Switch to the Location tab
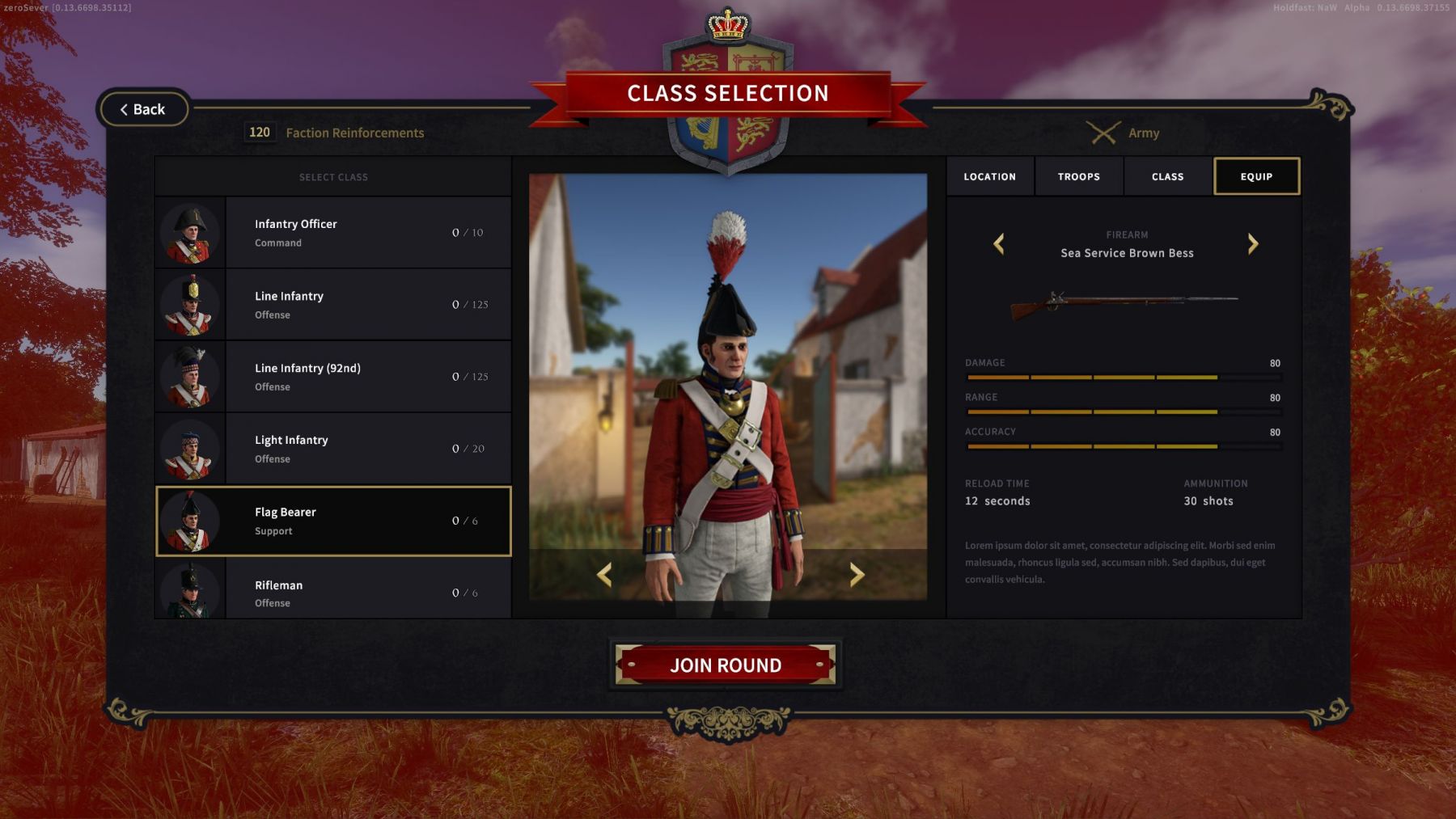 click(989, 176)
